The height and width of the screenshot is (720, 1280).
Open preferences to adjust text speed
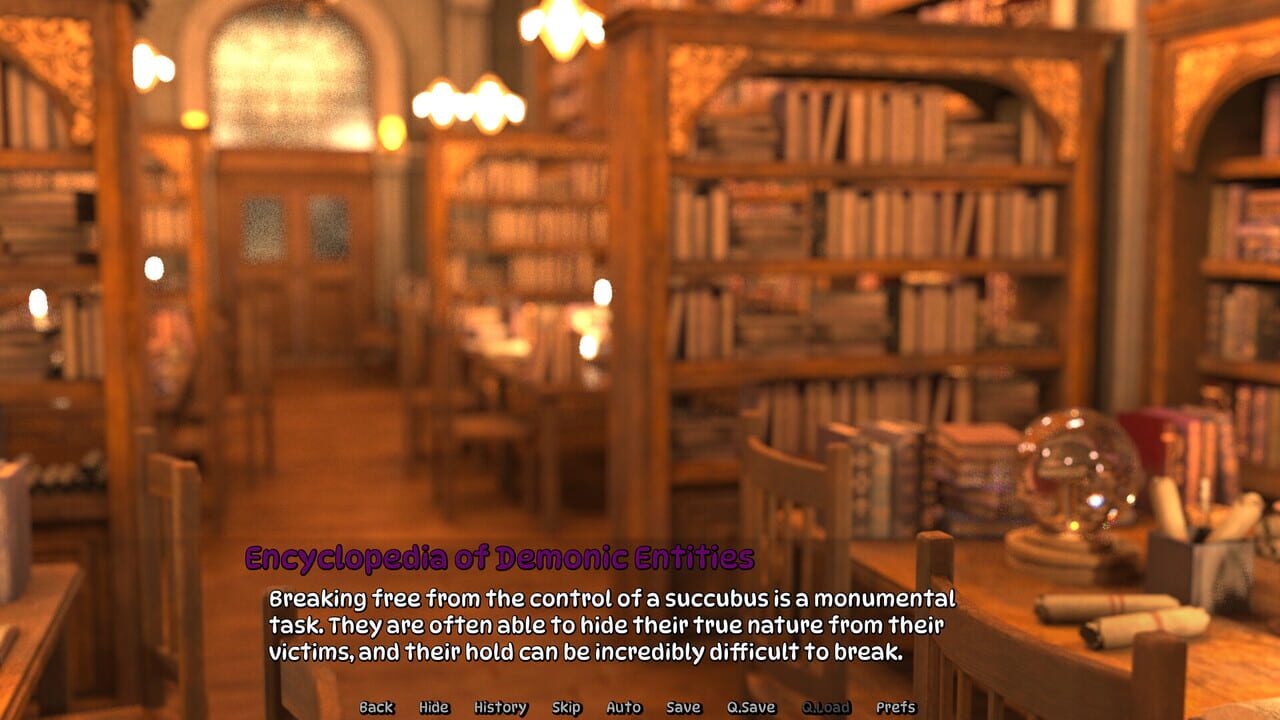click(x=893, y=707)
